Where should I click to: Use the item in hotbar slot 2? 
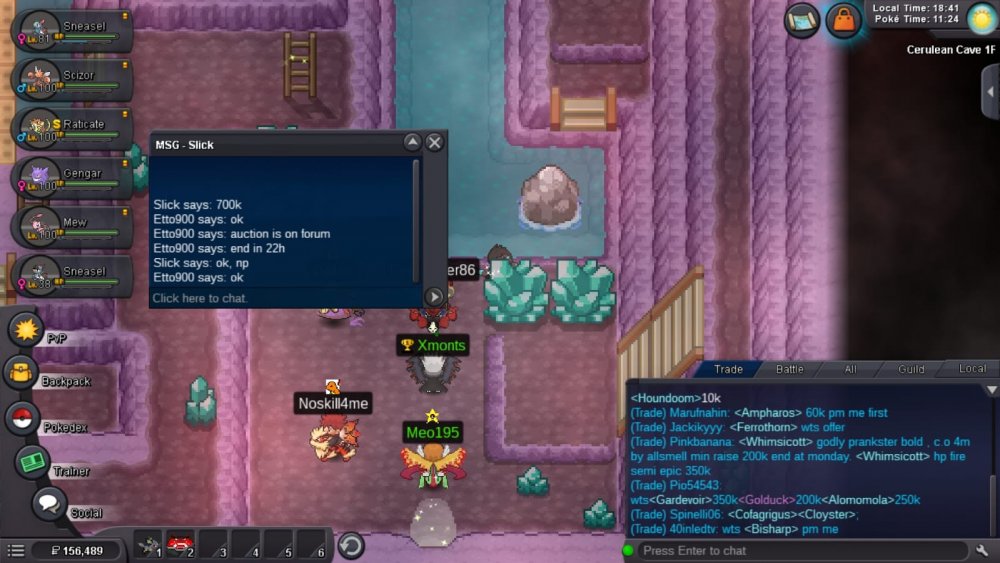[x=181, y=545]
